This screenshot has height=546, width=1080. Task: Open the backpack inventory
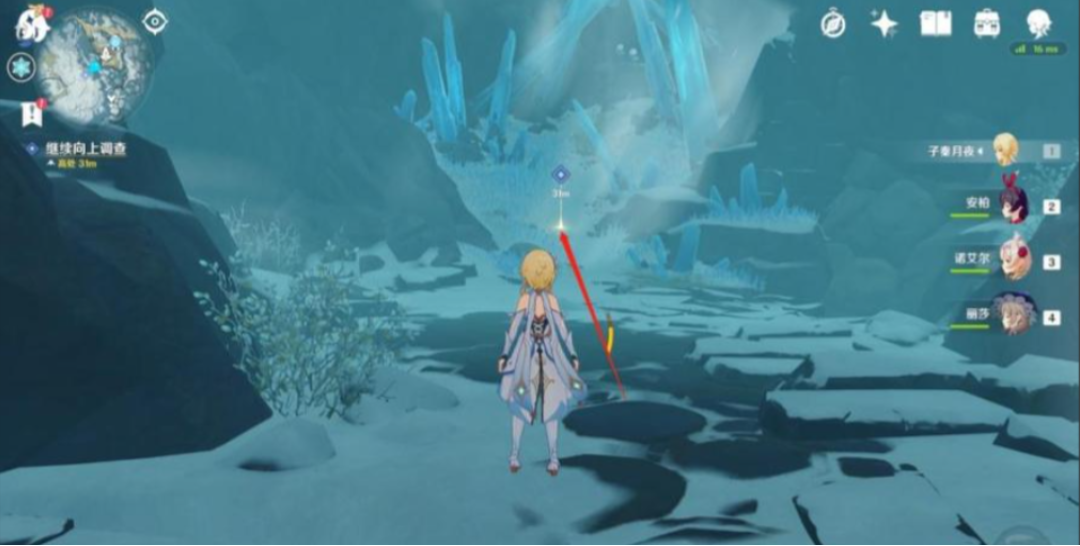point(987,24)
